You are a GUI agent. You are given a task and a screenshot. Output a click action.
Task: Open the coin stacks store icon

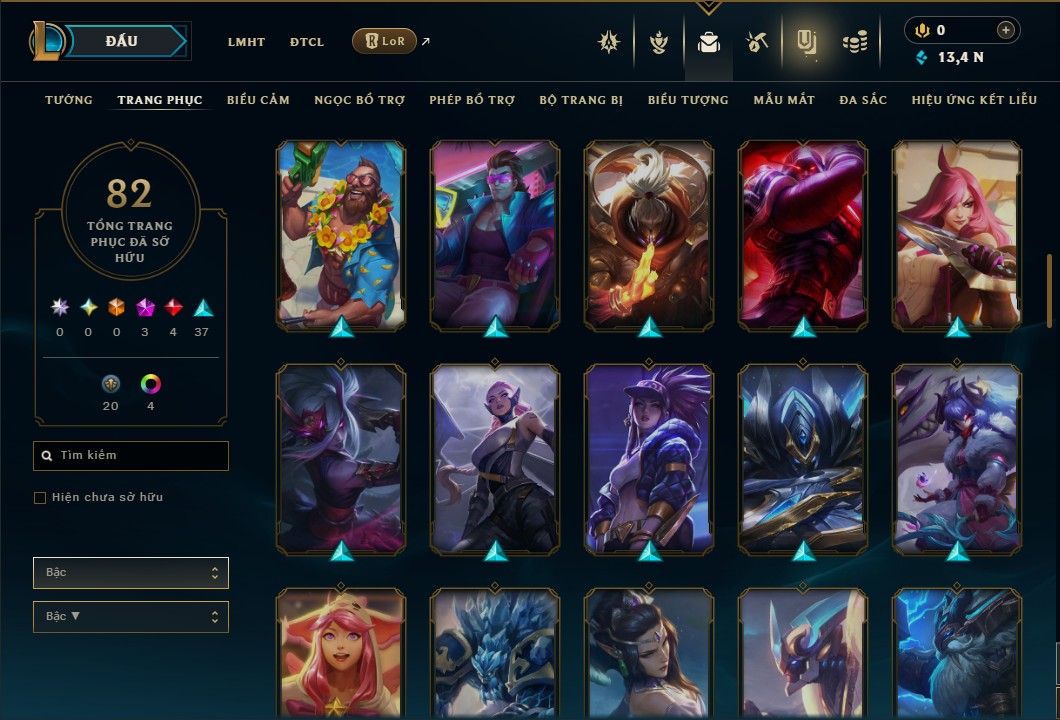click(854, 42)
